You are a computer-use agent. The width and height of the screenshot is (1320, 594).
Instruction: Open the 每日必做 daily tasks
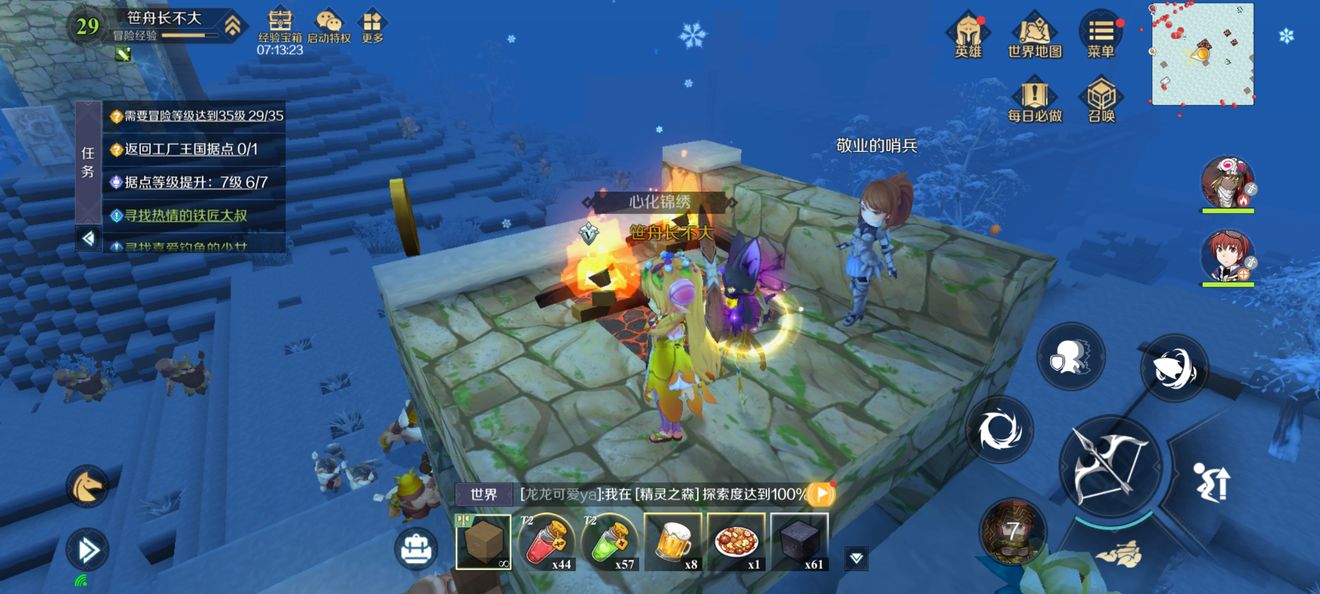coord(1034,100)
